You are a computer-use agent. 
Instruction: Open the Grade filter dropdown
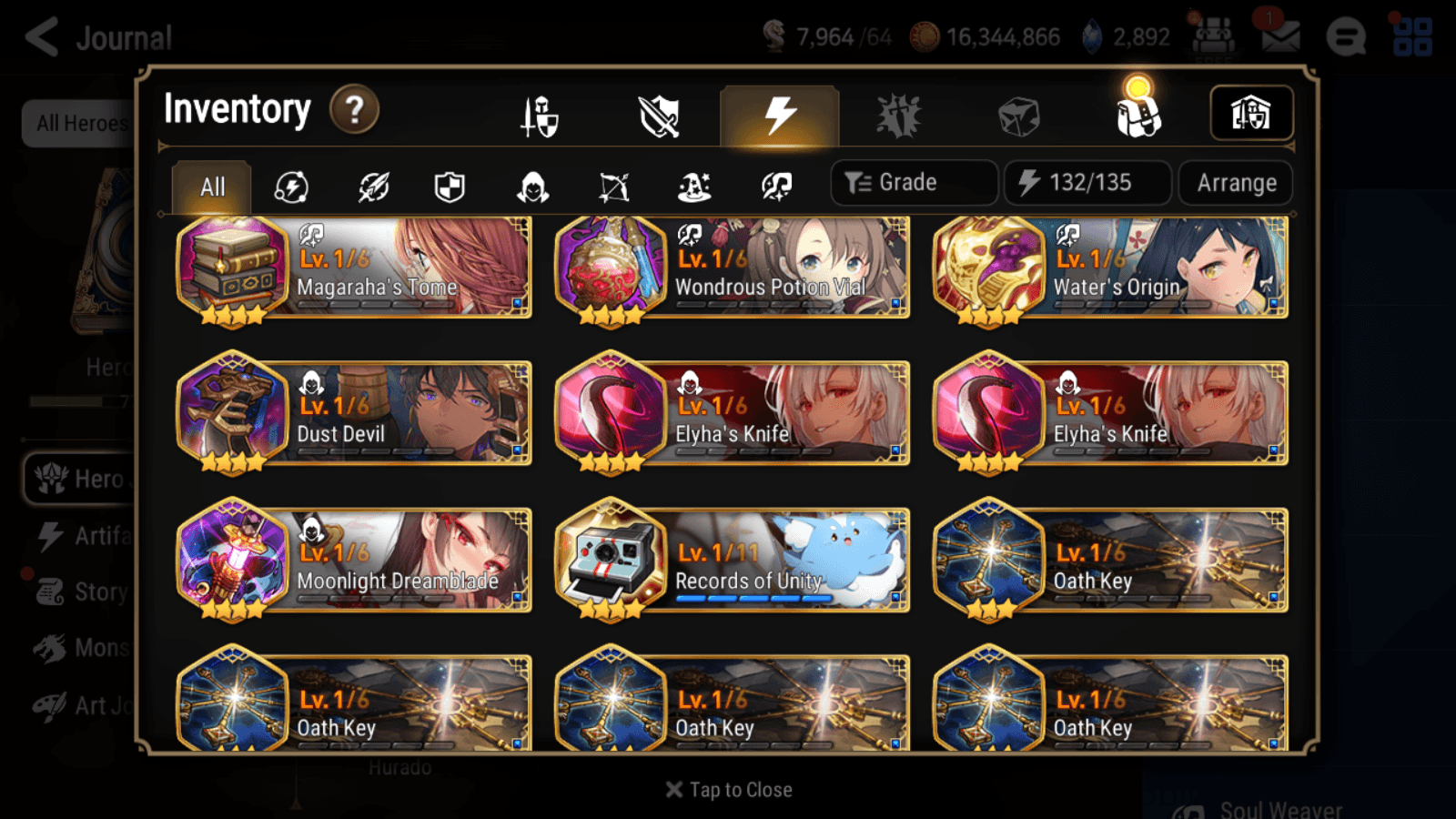point(913,182)
